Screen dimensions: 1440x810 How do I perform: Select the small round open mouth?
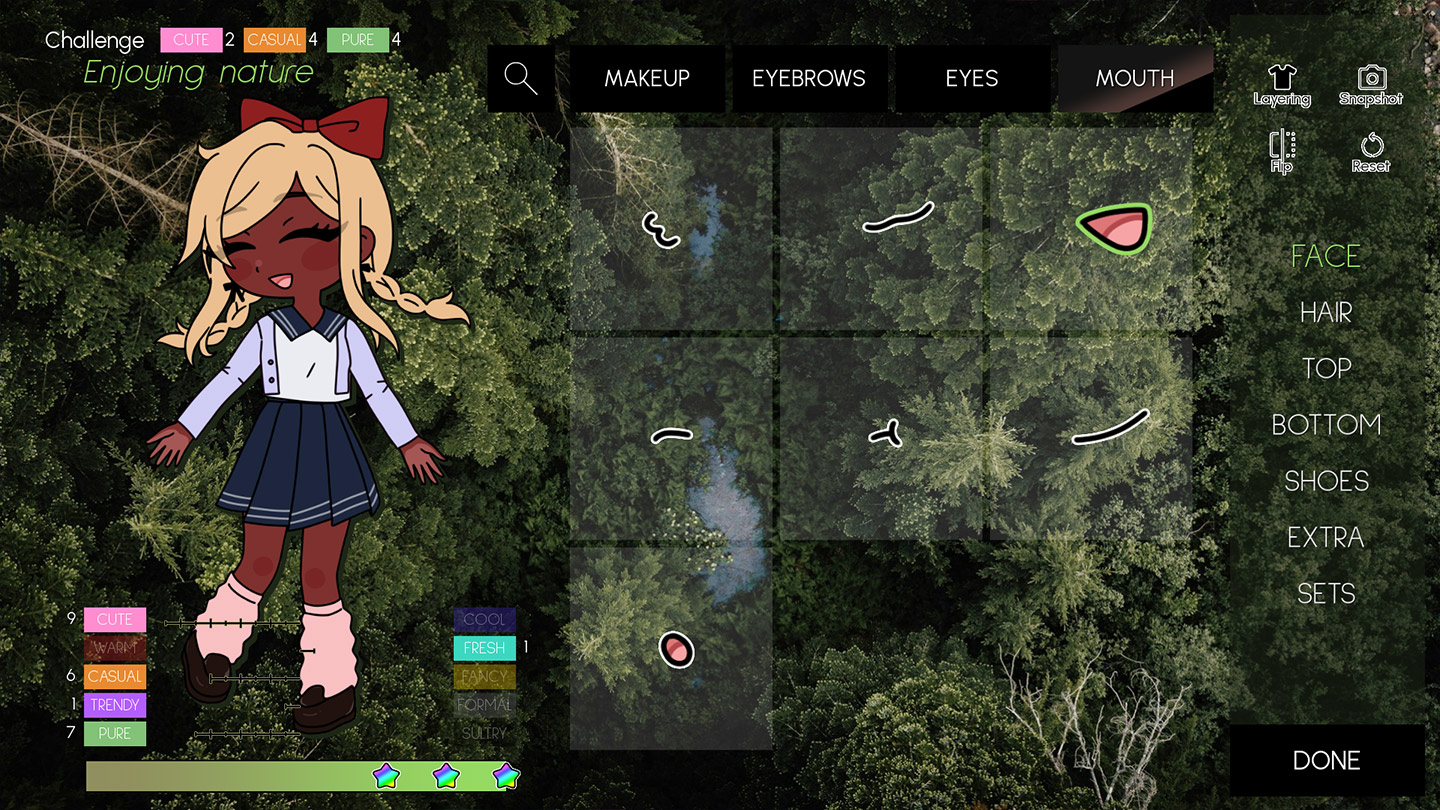(x=676, y=650)
